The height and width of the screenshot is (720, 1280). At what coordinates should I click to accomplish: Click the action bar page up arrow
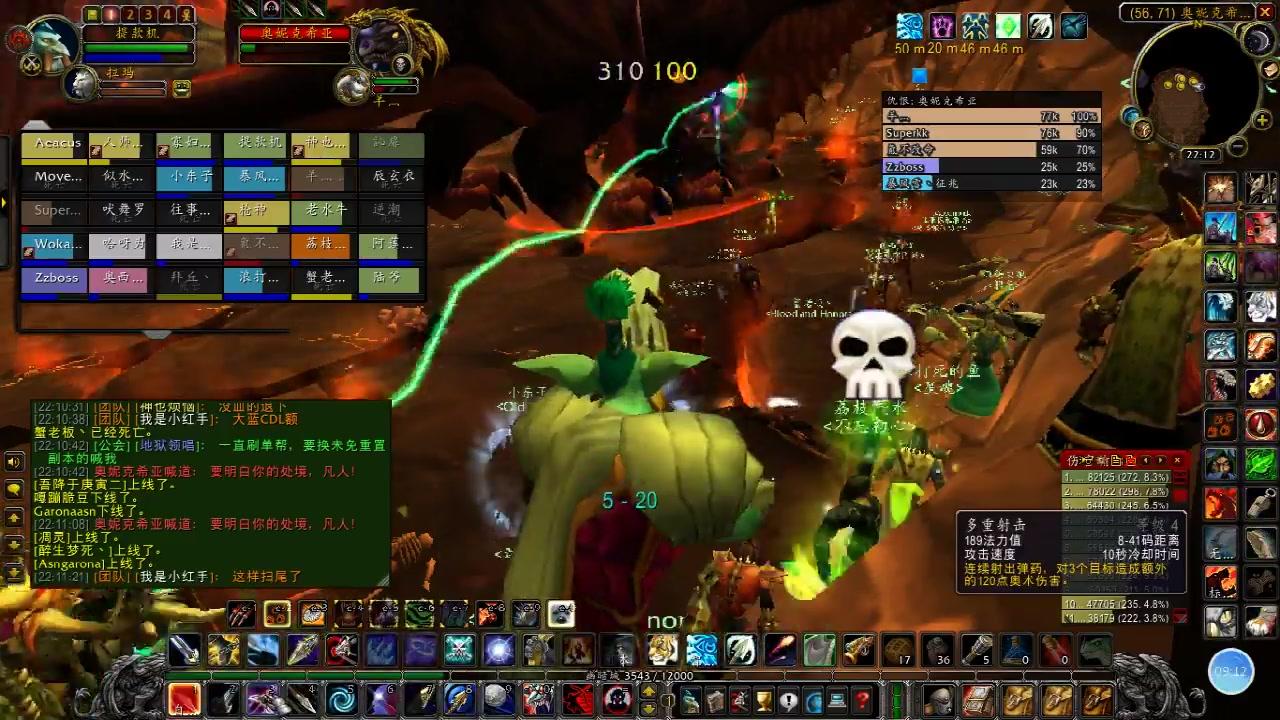point(648,691)
